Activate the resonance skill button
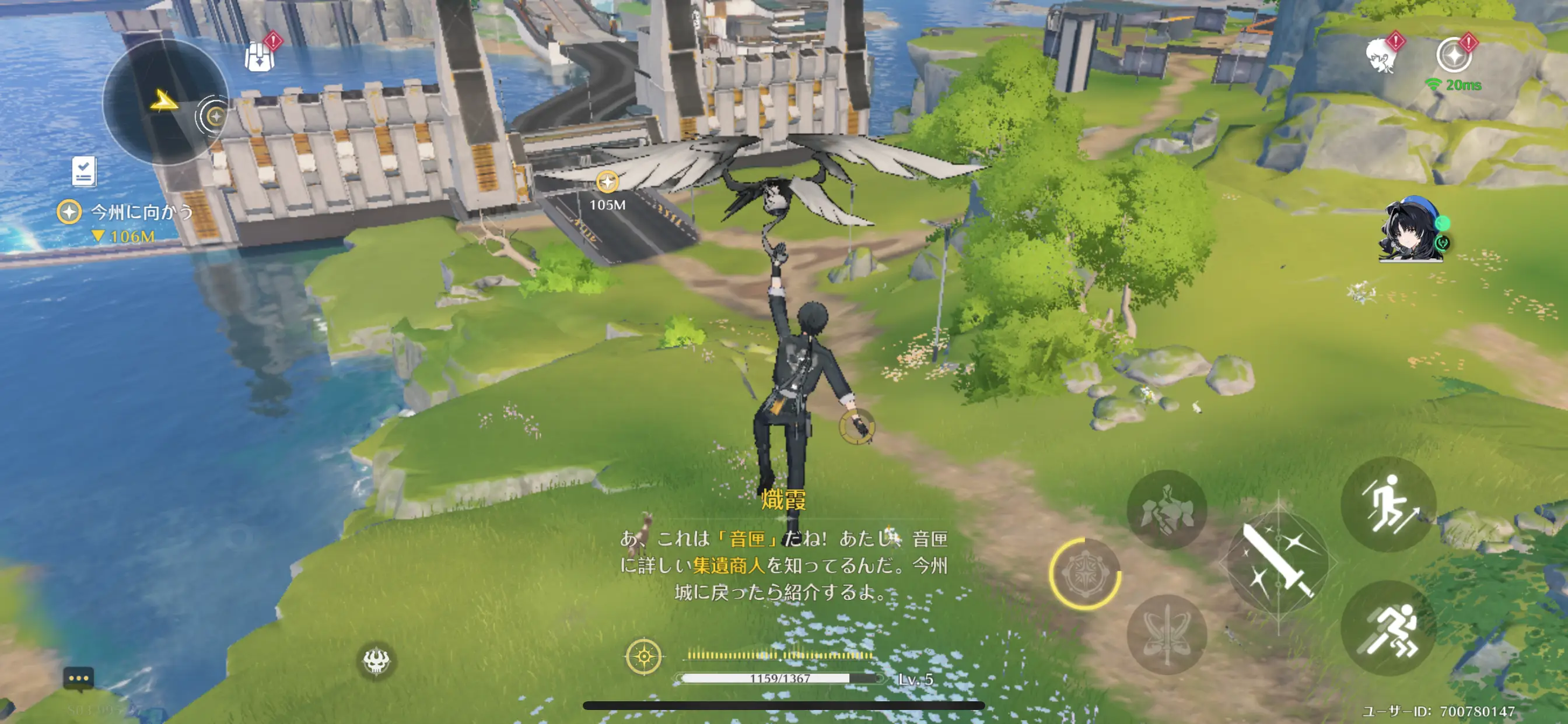 pos(1166,510)
